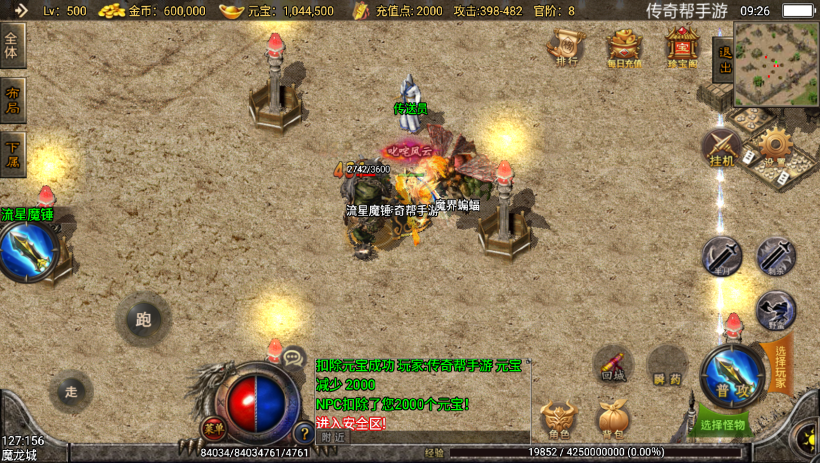Click the 退出 exit button
Viewport: 820px width, 463px height.
[x=722, y=62]
